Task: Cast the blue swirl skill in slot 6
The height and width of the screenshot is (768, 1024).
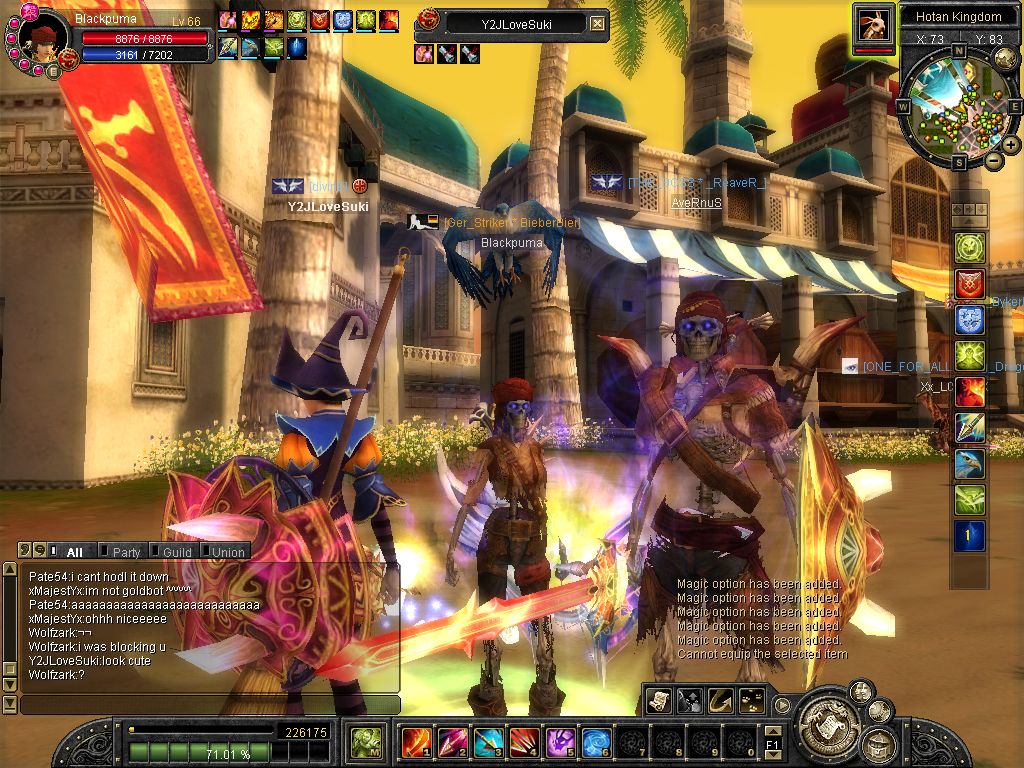Action: tap(596, 742)
